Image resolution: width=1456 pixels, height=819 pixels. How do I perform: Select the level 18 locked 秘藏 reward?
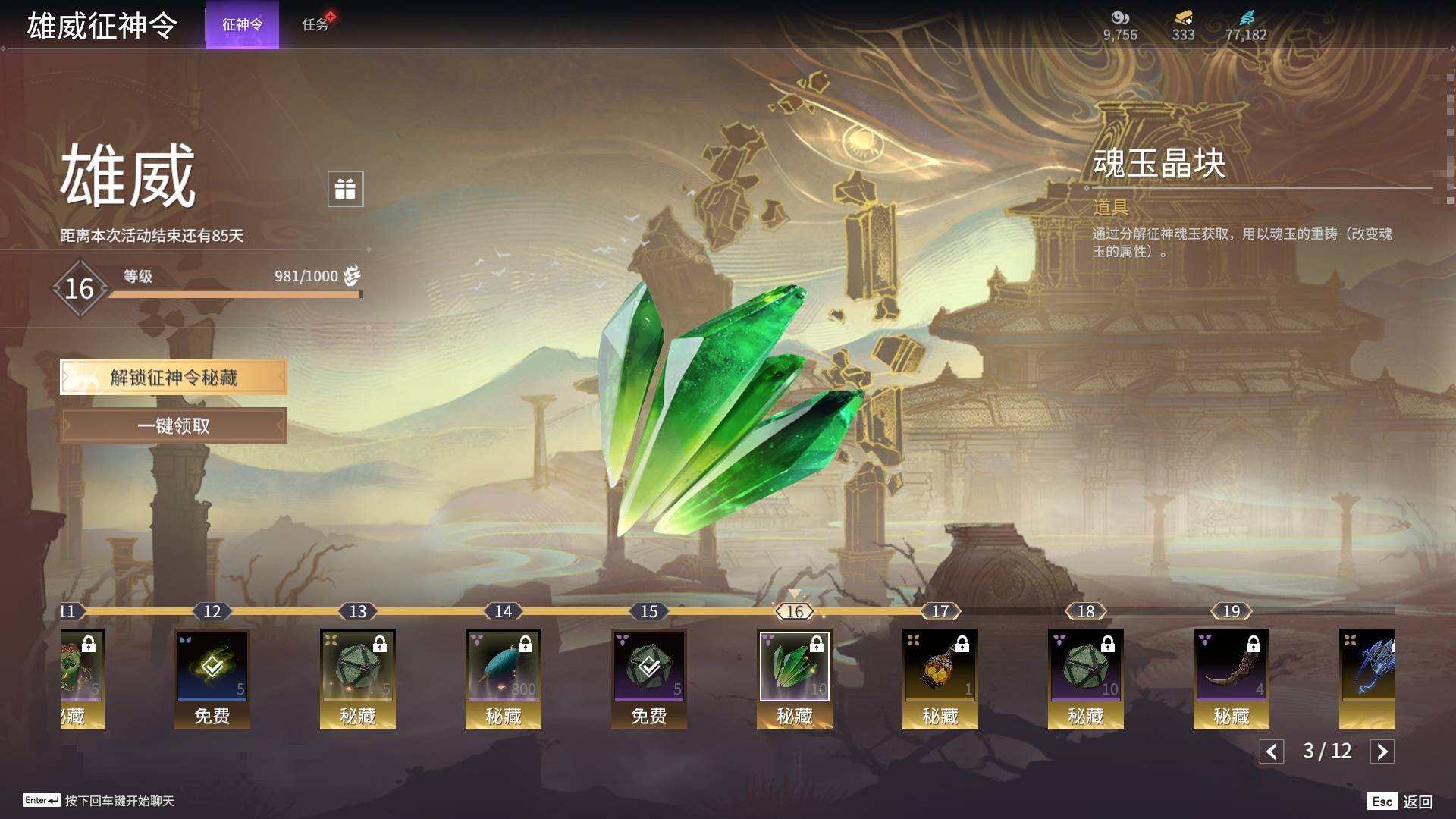[1086, 667]
